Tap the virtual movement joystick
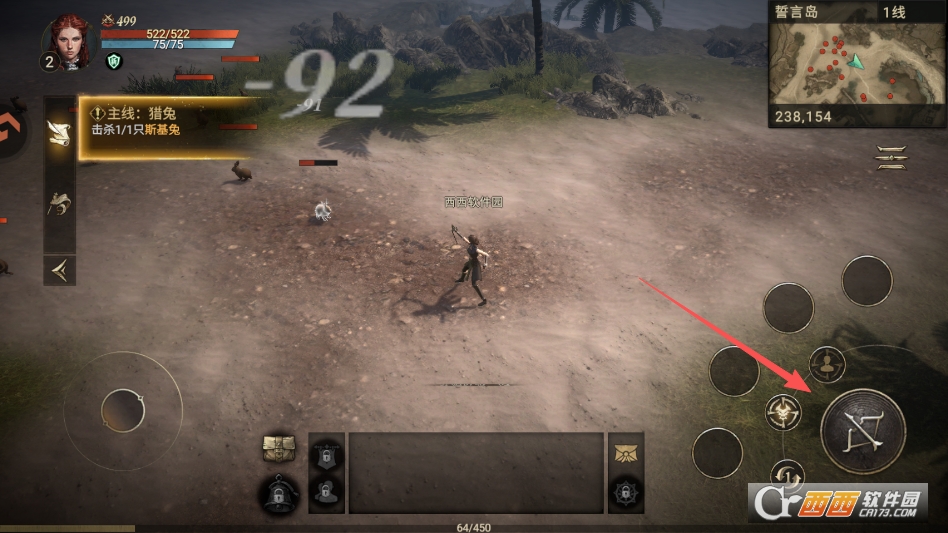This screenshot has height=533, width=948. [123, 410]
